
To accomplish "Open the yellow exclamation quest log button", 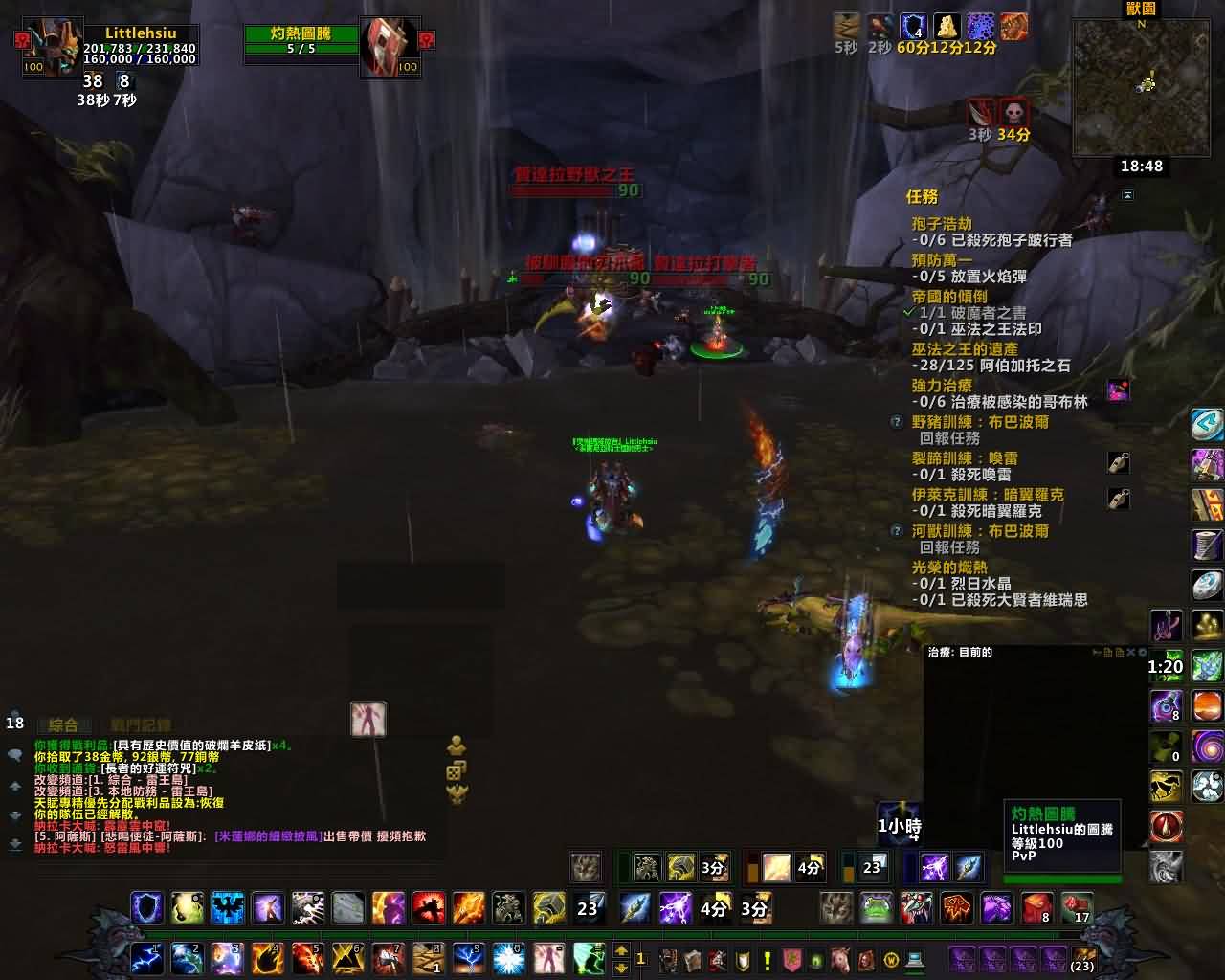I will pyautogui.click(x=767, y=959).
